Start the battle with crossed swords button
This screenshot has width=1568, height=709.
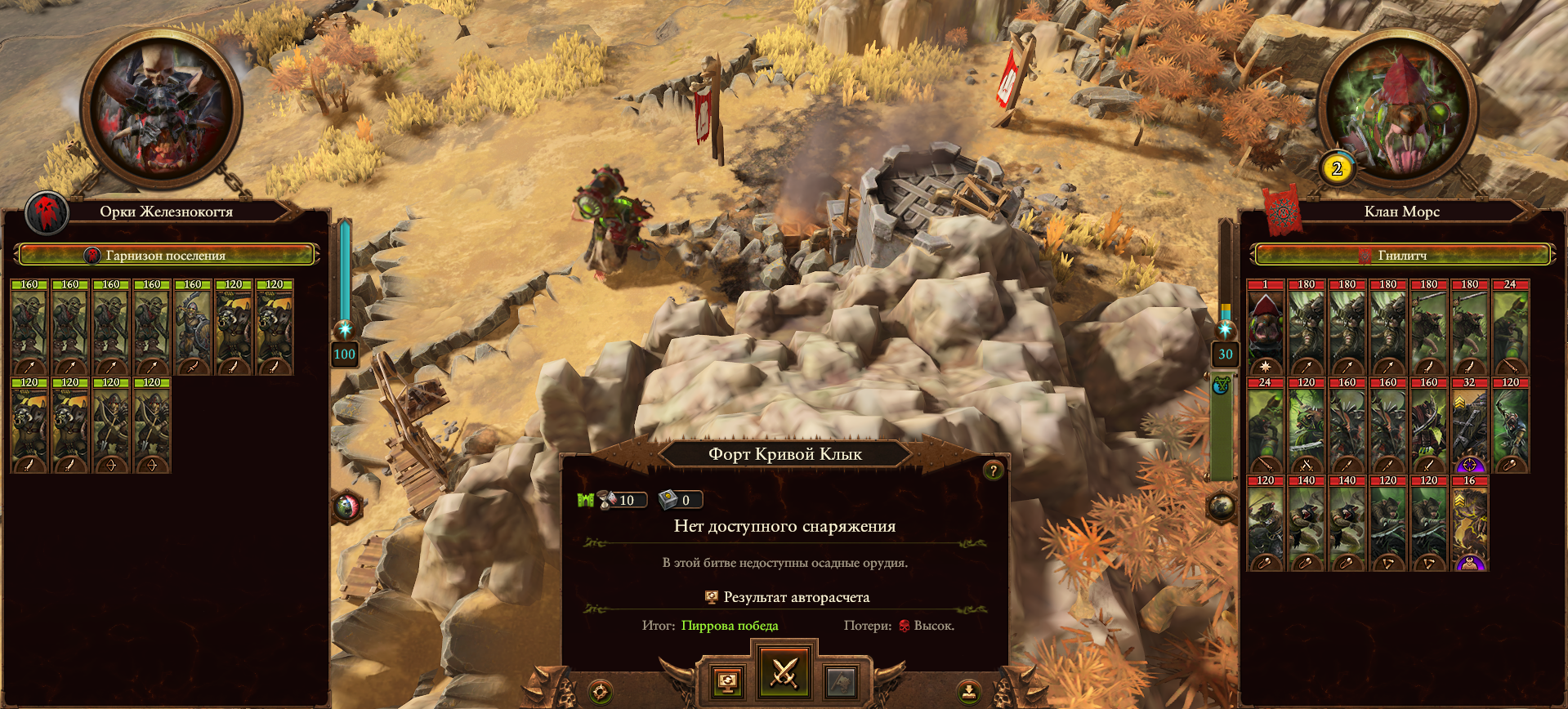pos(784,673)
